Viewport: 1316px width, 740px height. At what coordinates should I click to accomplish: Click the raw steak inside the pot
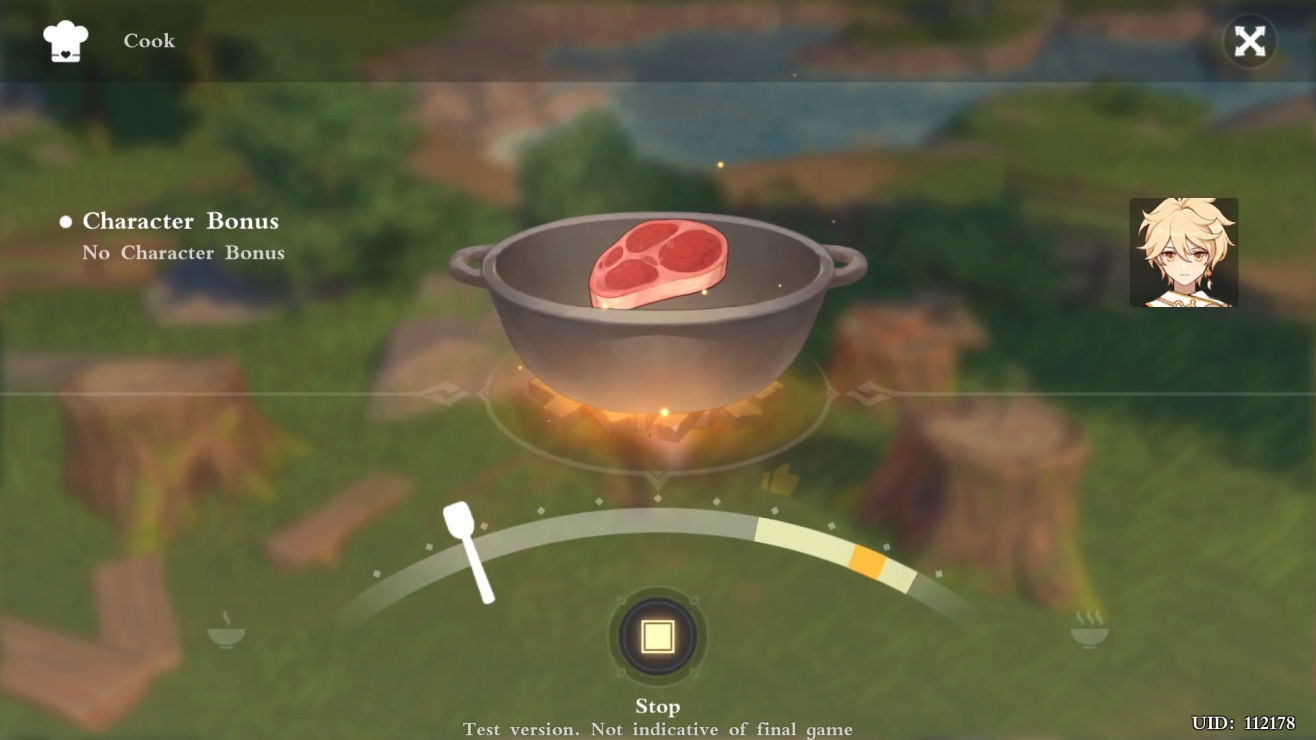tap(660, 263)
